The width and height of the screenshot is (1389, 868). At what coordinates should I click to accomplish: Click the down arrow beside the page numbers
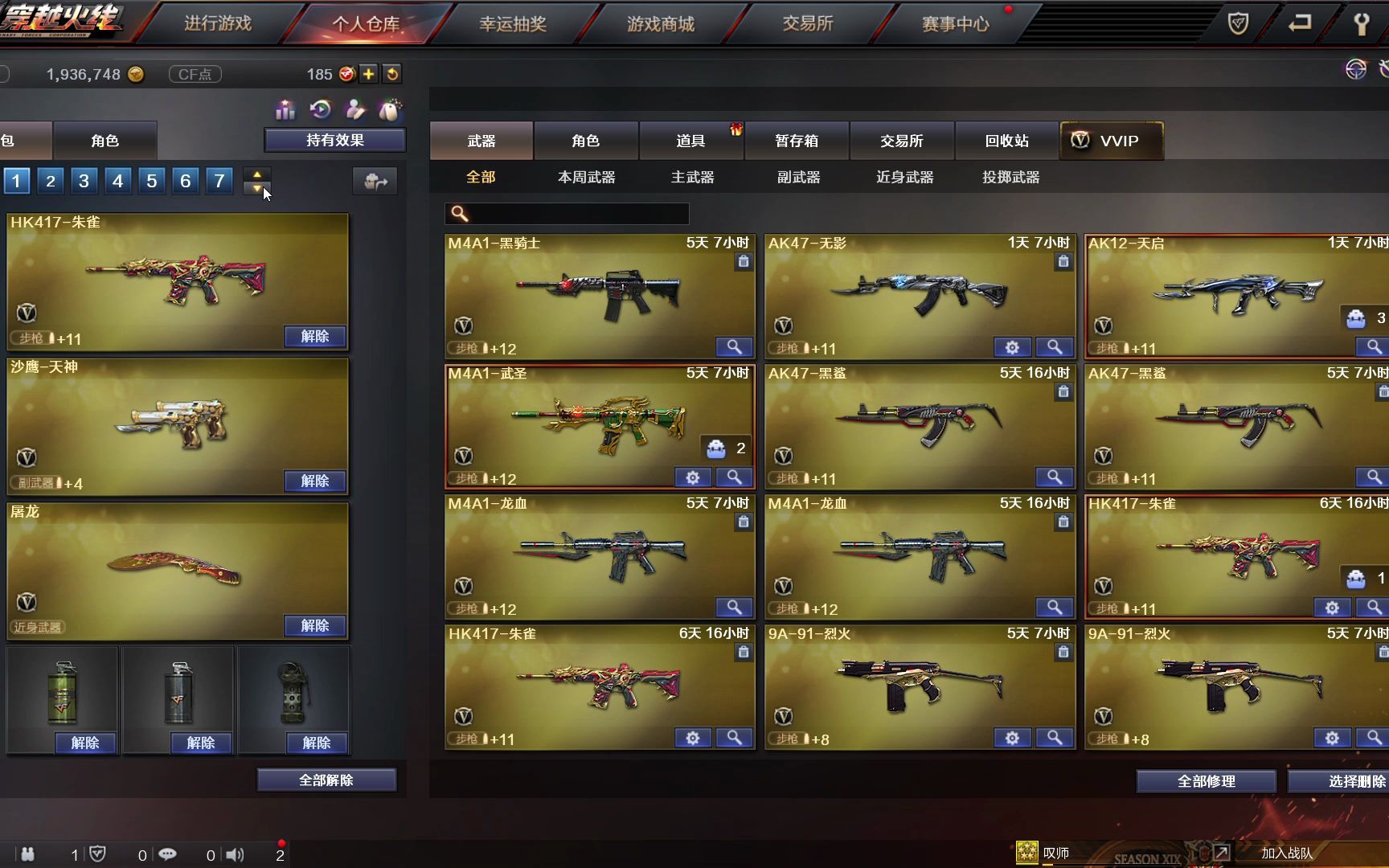click(257, 190)
